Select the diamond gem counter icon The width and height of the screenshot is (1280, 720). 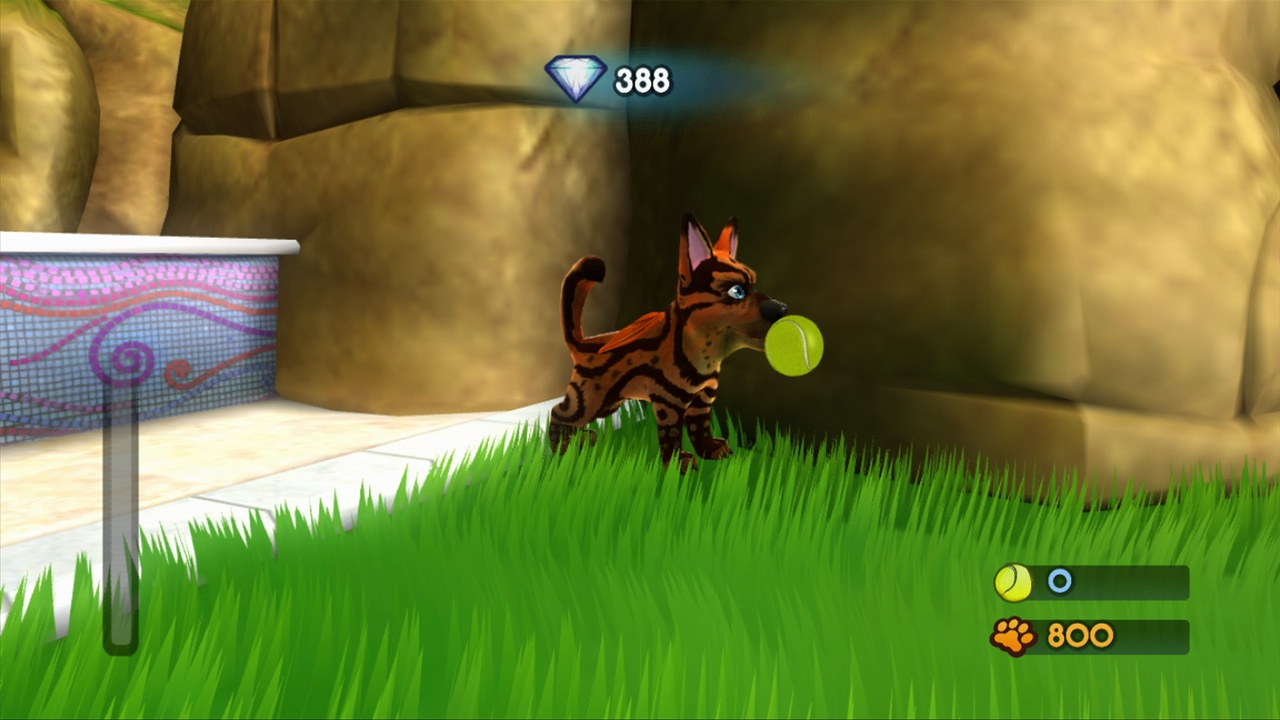(574, 76)
